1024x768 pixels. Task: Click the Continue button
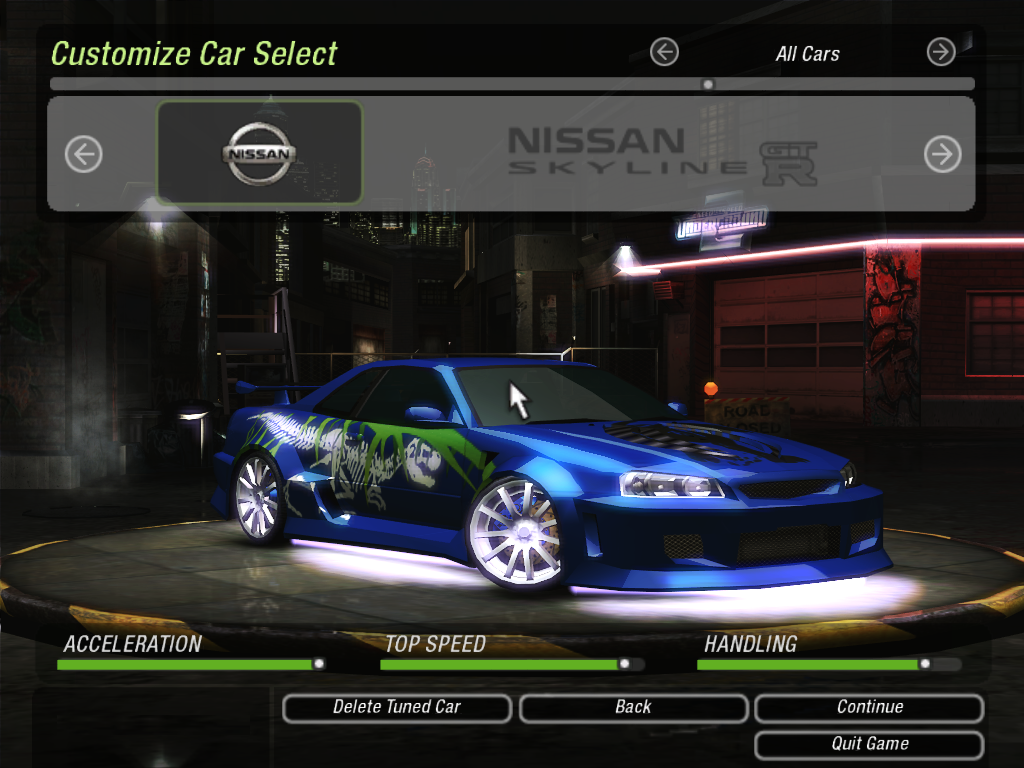click(869, 707)
